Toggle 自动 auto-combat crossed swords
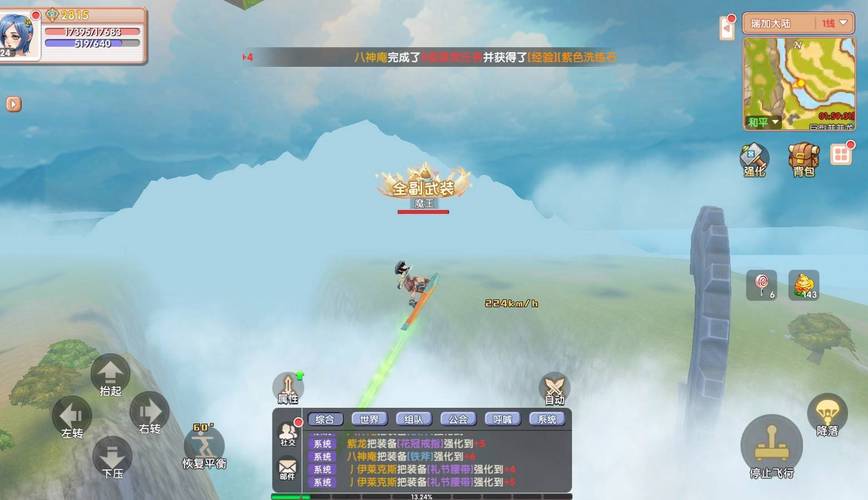 (x=554, y=389)
